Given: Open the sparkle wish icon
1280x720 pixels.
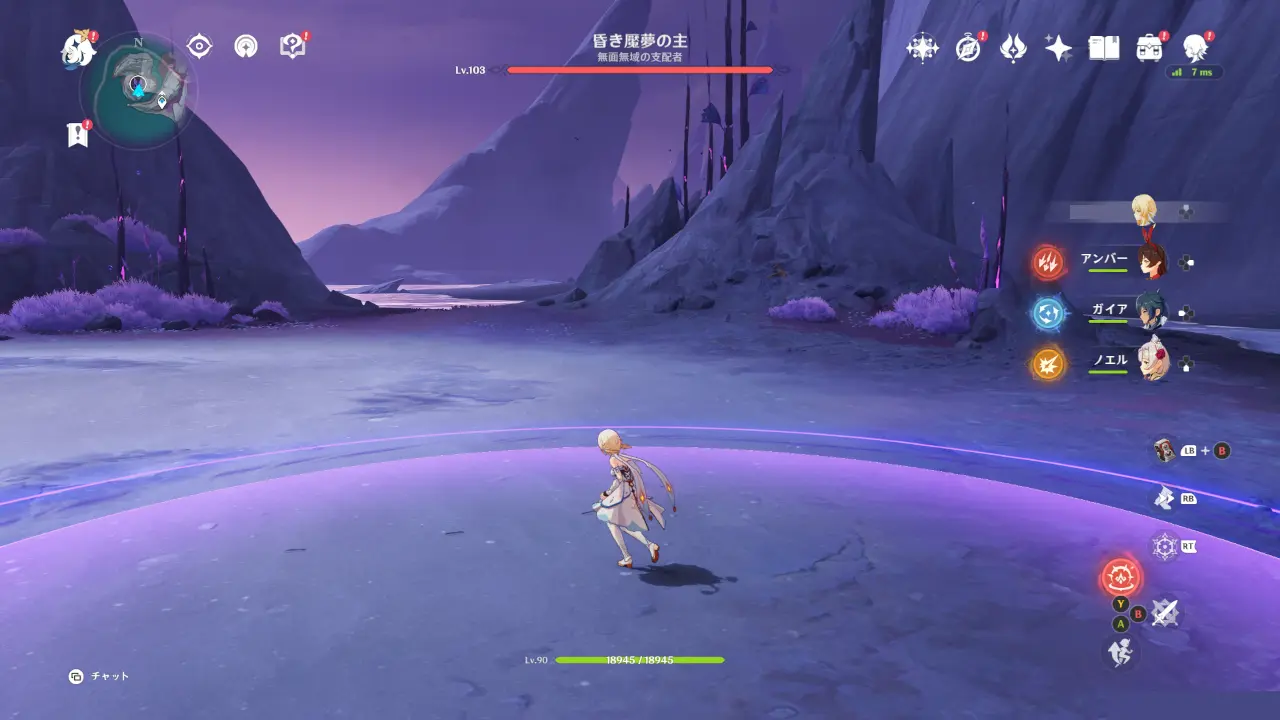Looking at the screenshot, I should point(1058,48).
